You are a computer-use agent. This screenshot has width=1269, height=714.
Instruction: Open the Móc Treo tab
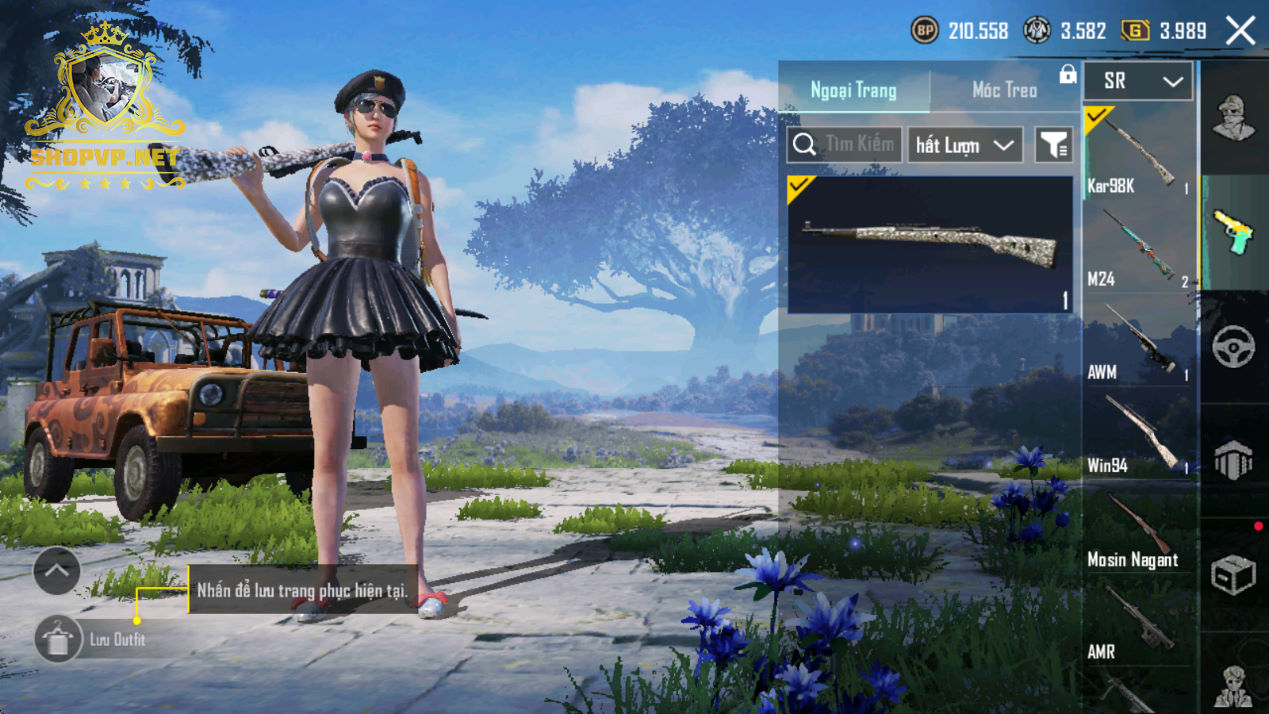click(x=1004, y=91)
